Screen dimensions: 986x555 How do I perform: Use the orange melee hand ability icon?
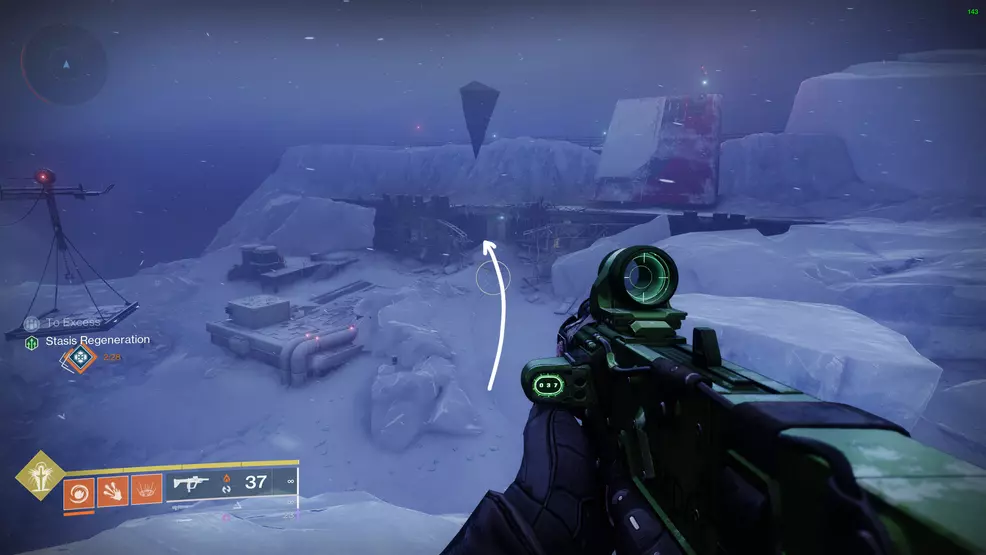pos(113,490)
